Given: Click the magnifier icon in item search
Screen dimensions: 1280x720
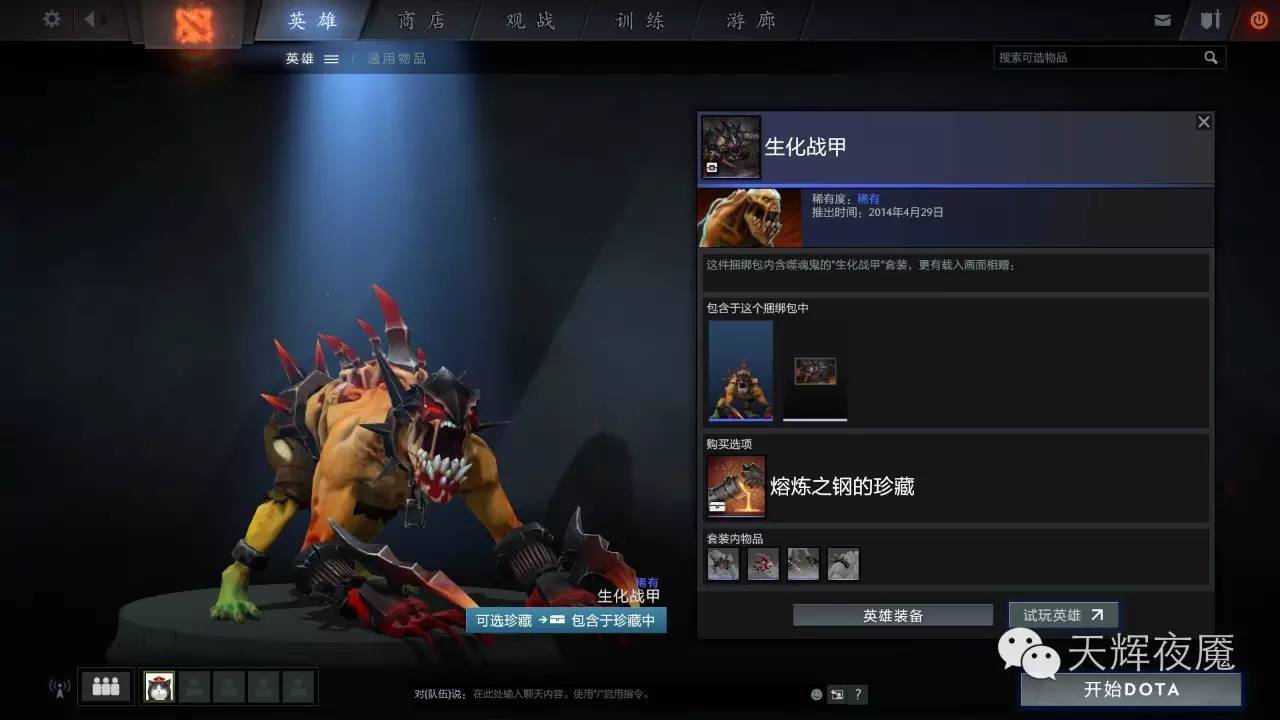Looking at the screenshot, I should [x=1212, y=57].
